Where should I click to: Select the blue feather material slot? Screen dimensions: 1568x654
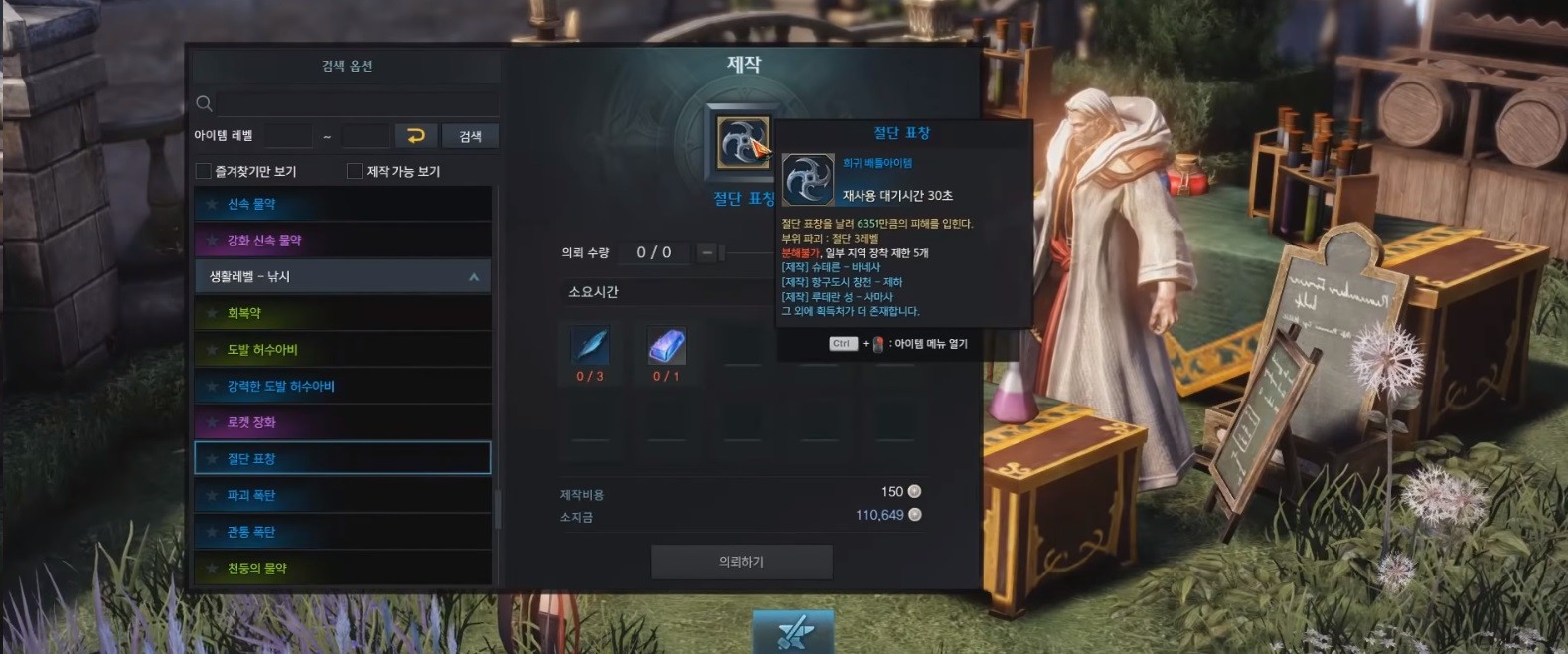590,347
